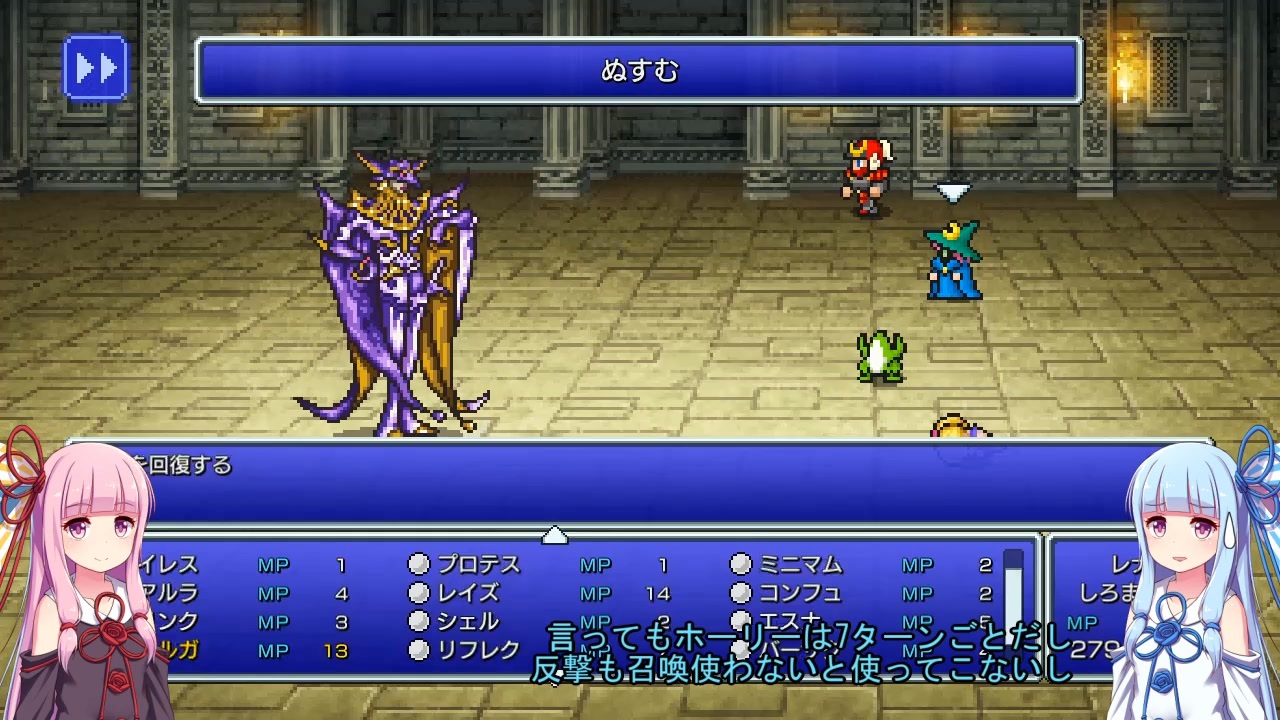Screen dimensions: 1280x720
Task: Select the Confu spell orb icon
Action: pyautogui.click(x=740, y=592)
